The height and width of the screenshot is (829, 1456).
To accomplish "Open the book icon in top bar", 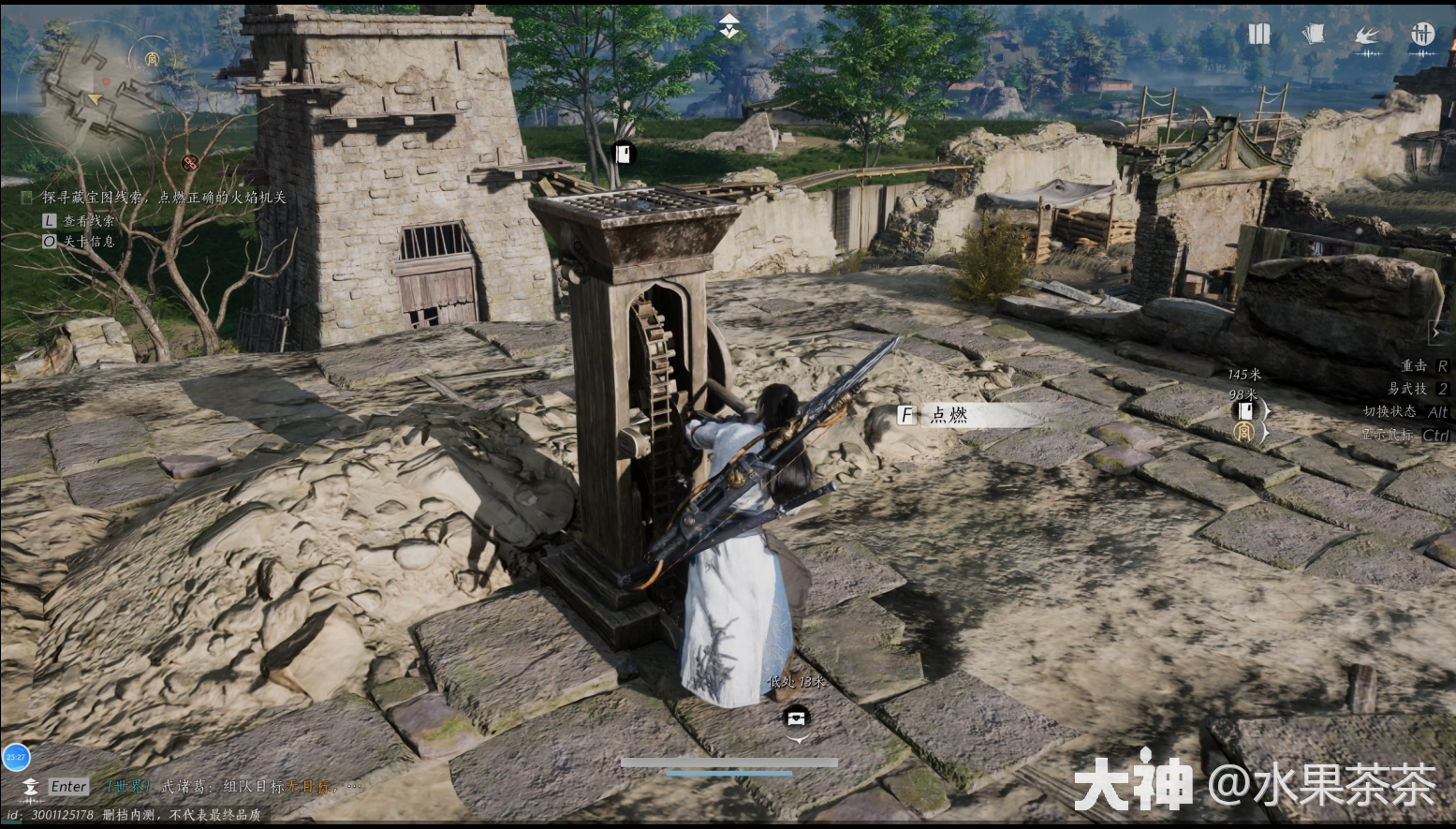I will (x=1258, y=35).
